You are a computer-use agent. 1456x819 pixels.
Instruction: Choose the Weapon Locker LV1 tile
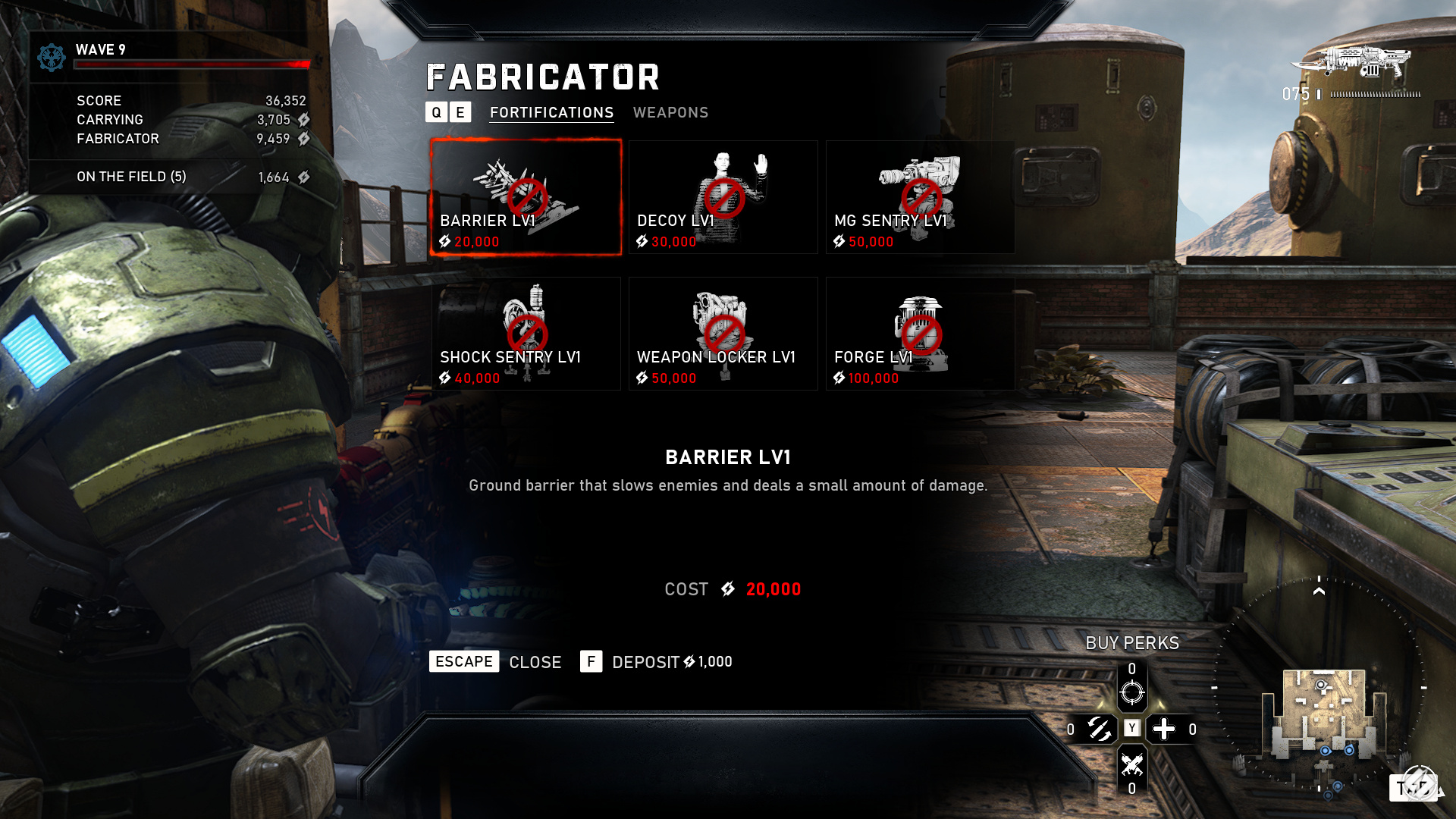pyautogui.click(x=723, y=334)
